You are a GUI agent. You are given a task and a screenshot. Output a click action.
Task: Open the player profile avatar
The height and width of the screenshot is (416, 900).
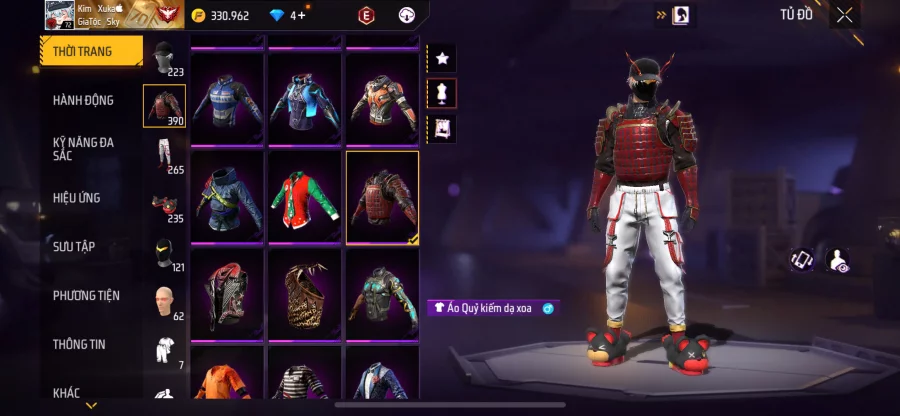(x=59, y=15)
